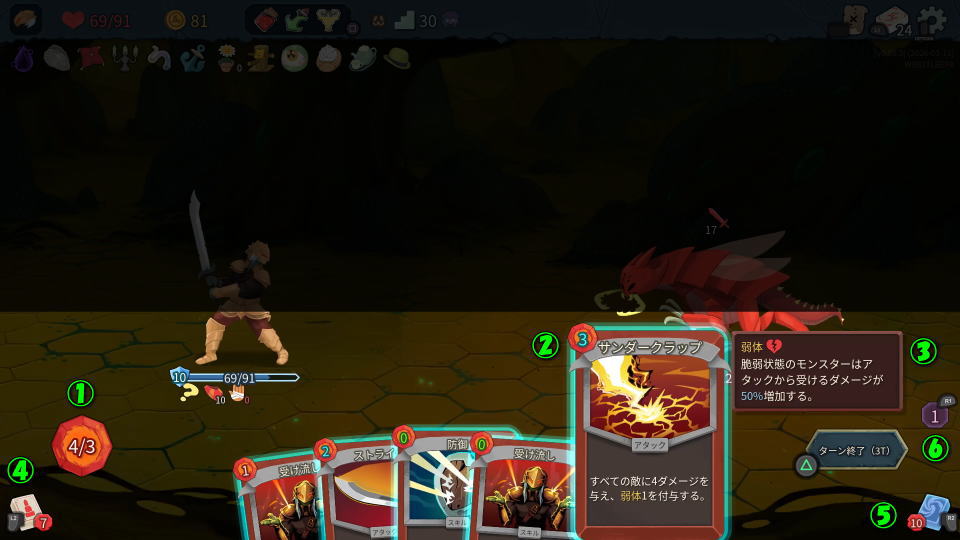View the full deck of 24 cards
960x540 pixels.
point(892,20)
